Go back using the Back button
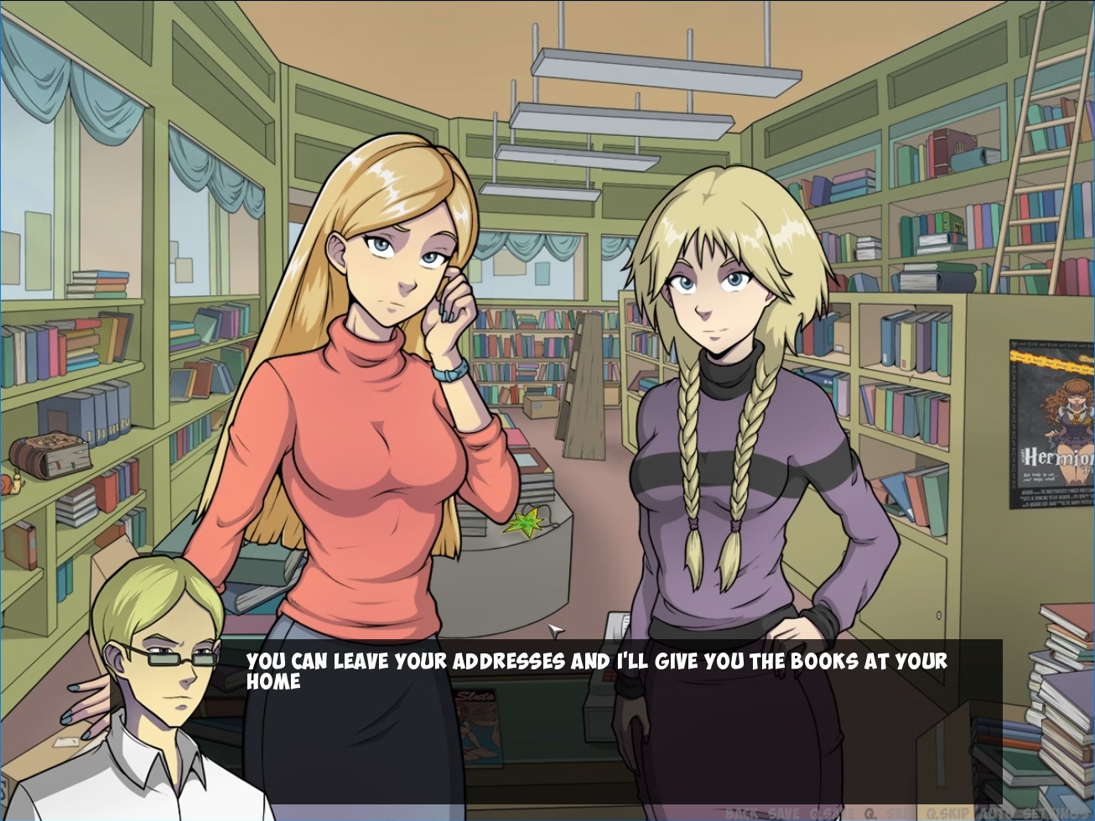The width and height of the screenshot is (1095, 821). tap(741, 813)
